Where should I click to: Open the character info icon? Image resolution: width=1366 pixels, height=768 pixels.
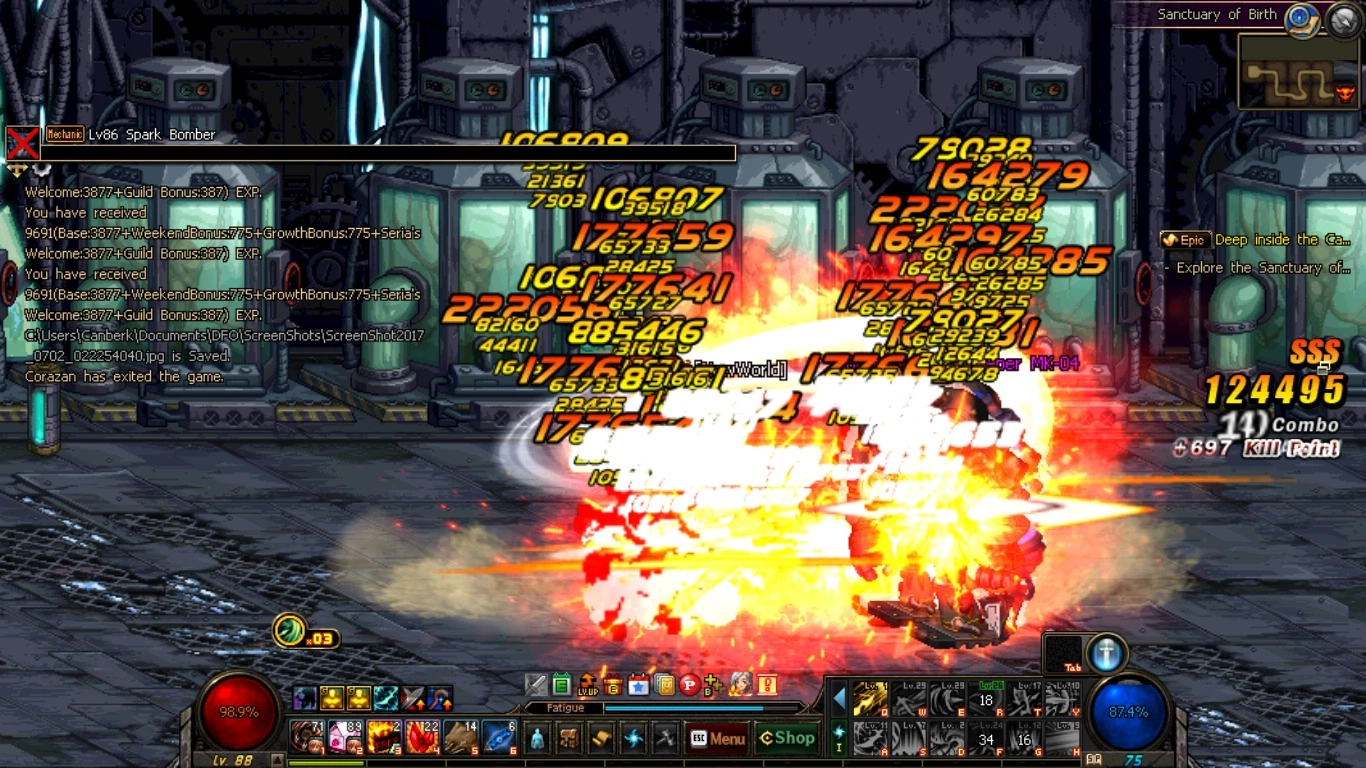click(537, 739)
